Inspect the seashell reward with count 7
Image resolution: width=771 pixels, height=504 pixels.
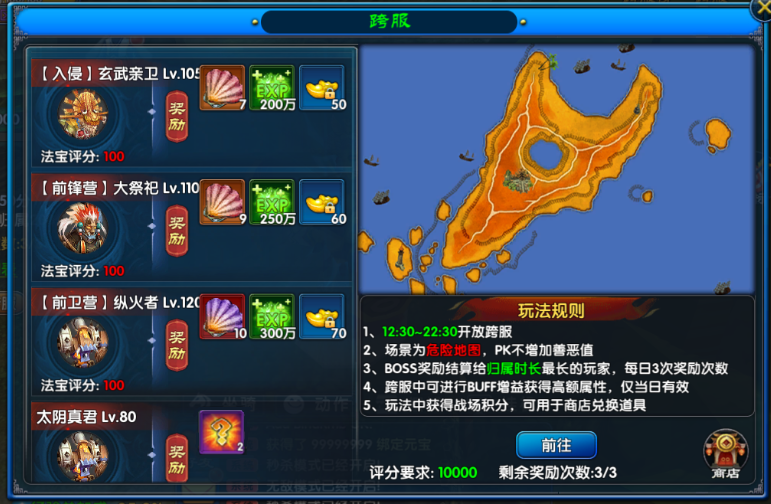tap(221, 88)
